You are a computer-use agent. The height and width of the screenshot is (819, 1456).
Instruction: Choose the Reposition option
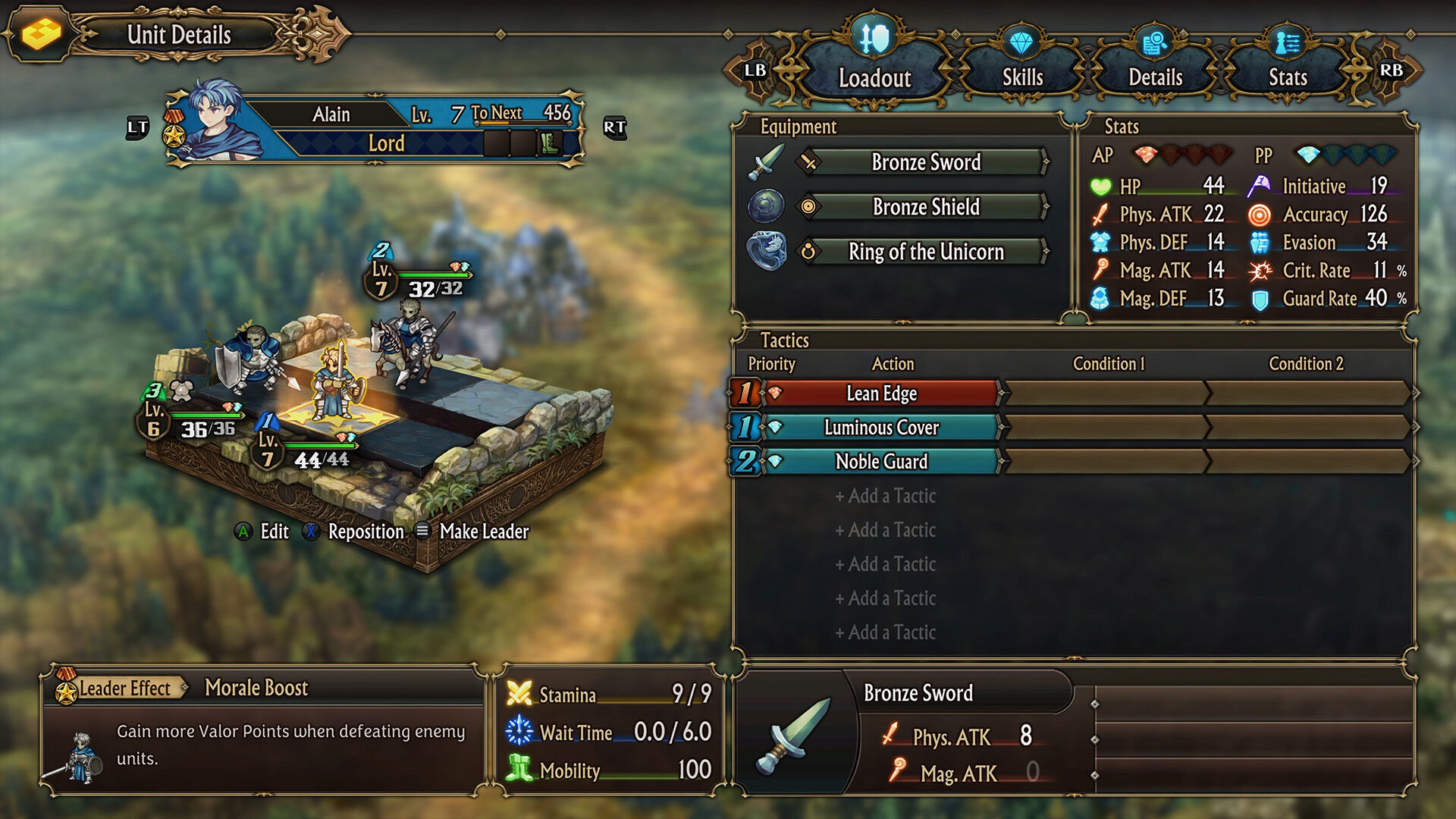[x=365, y=532]
